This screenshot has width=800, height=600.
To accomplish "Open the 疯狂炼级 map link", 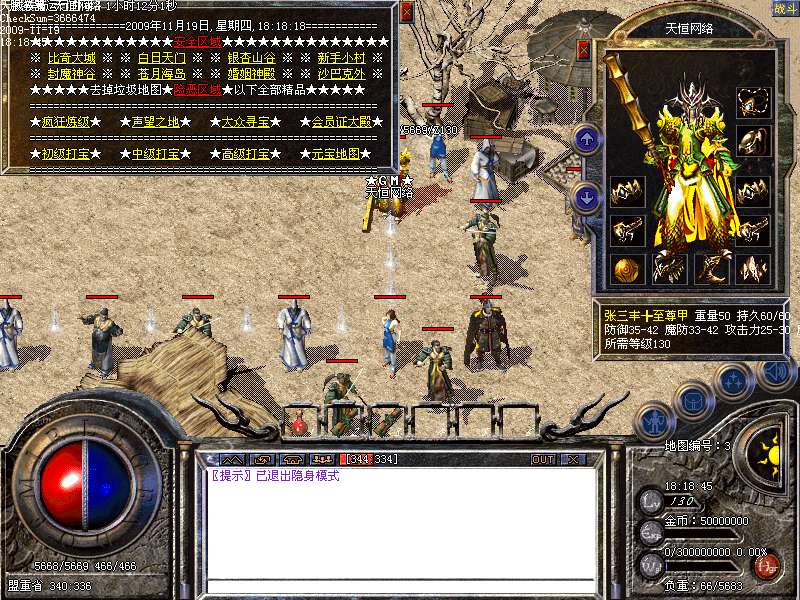I will 65,122.
